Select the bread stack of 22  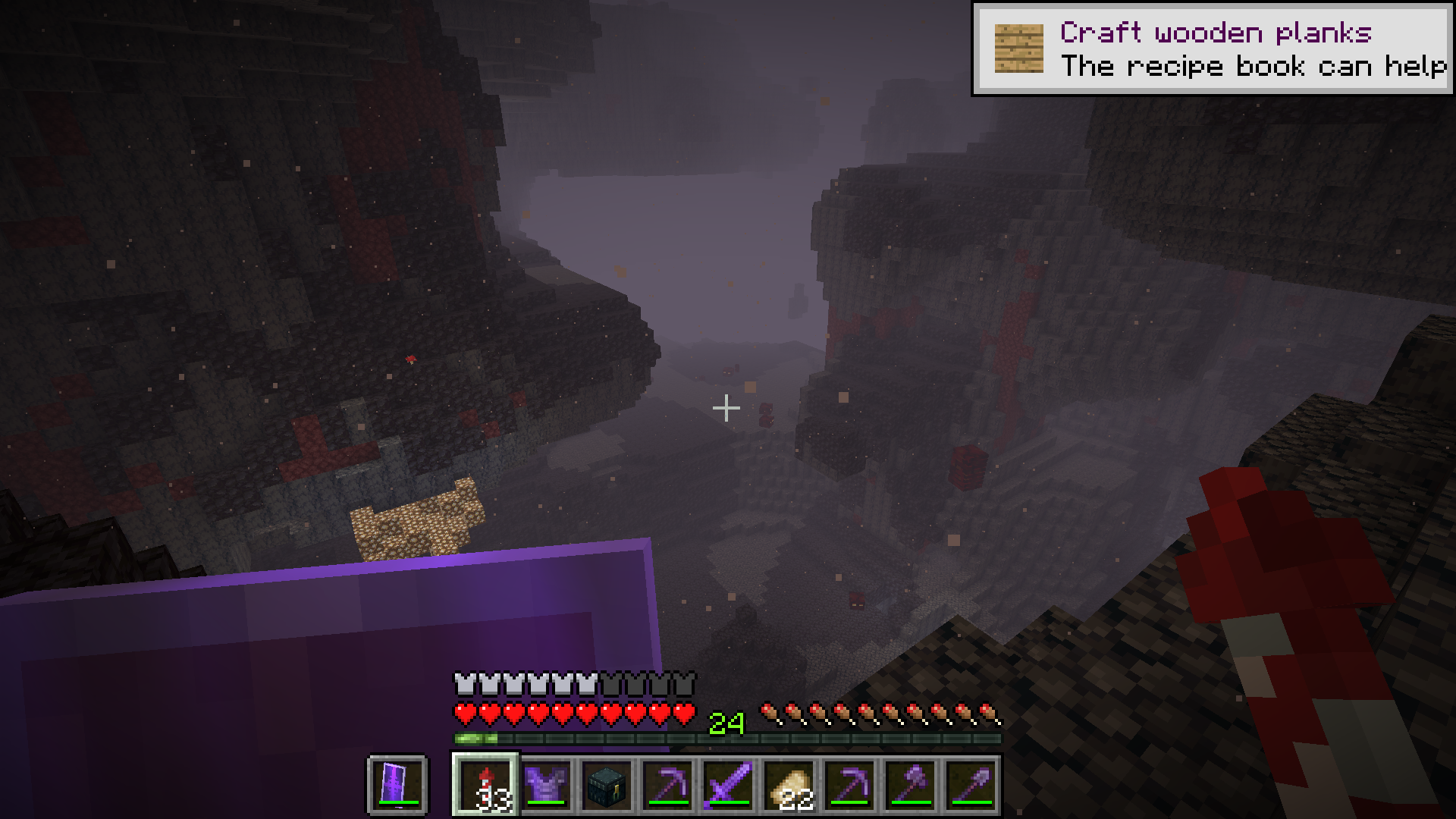tap(789, 784)
